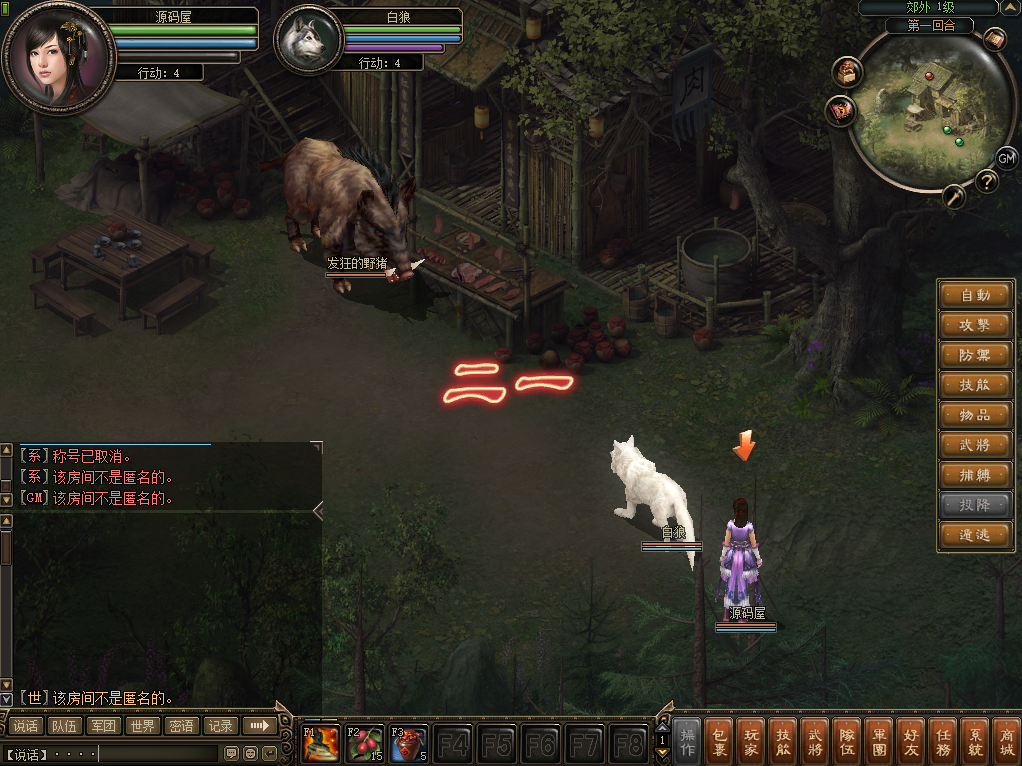The height and width of the screenshot is (766, 1022).
Task: Use the F2 red berries item slot
Action: [x=365, y=744]
